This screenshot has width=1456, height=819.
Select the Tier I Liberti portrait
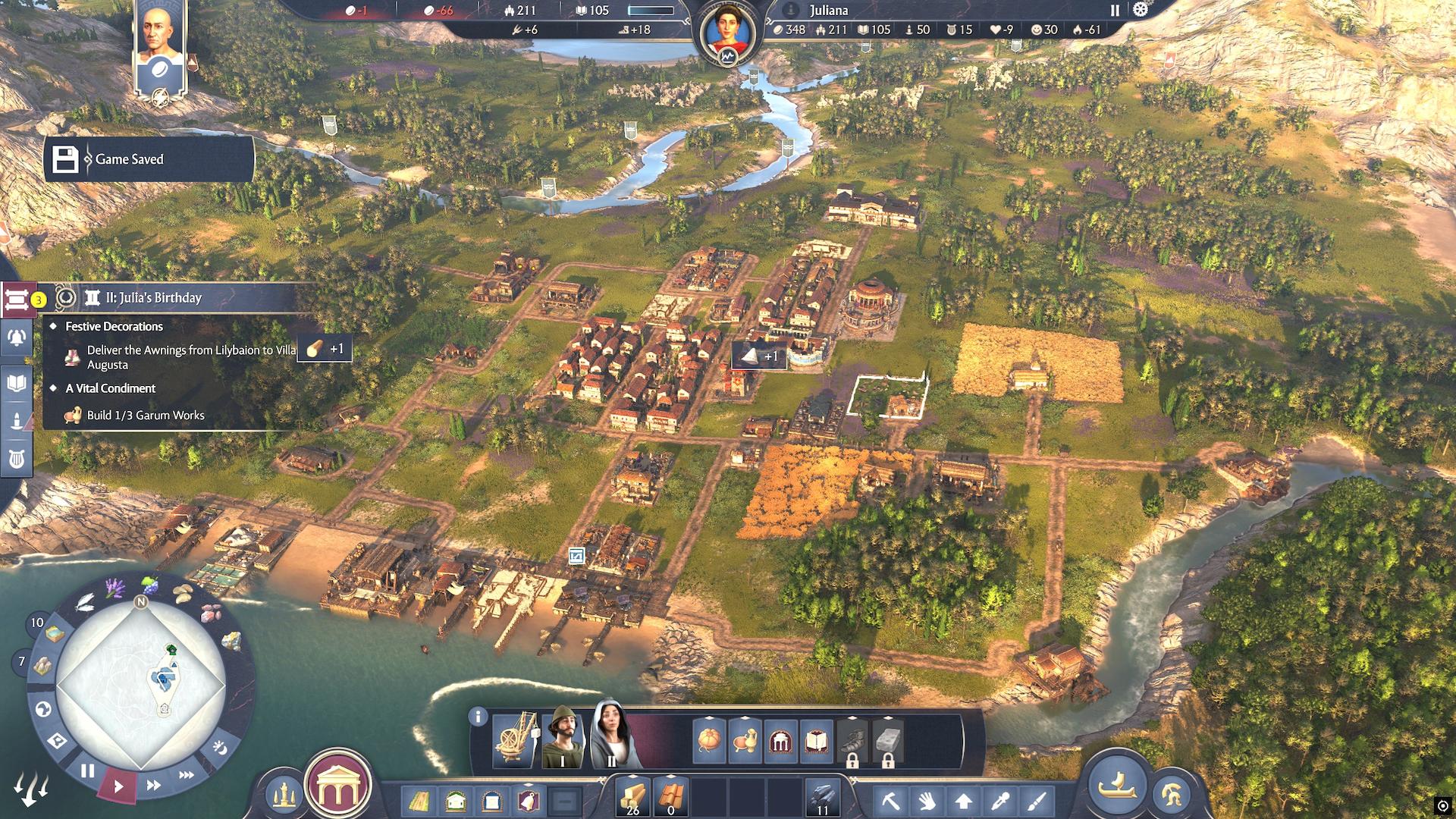pos(563,738)
